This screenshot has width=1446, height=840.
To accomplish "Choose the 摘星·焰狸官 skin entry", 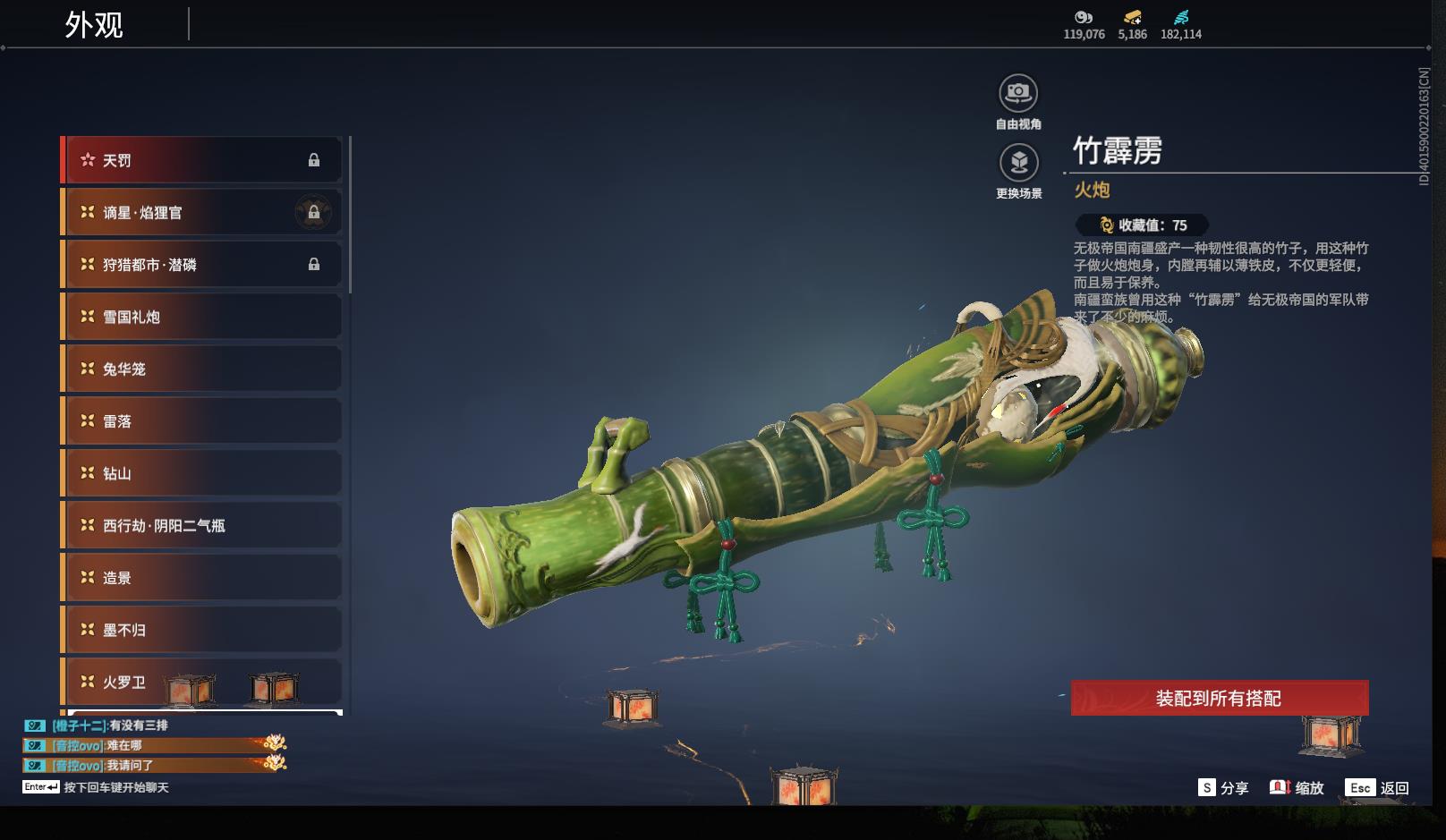I will tap(202, 213).
